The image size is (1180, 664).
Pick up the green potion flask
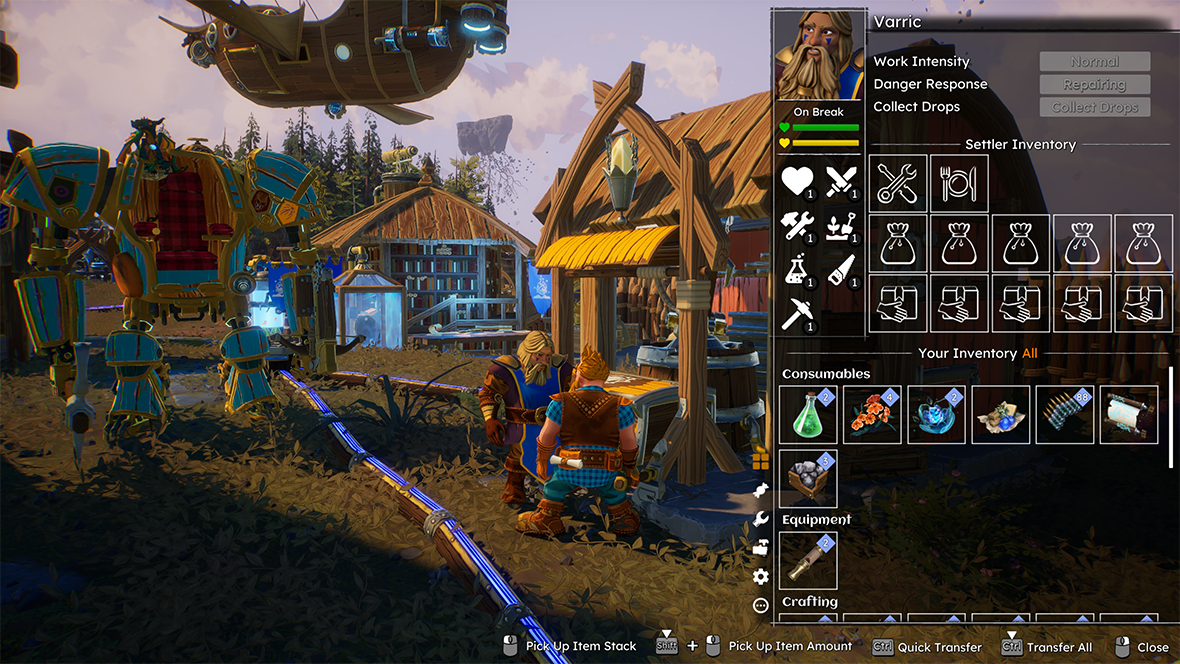808,415
